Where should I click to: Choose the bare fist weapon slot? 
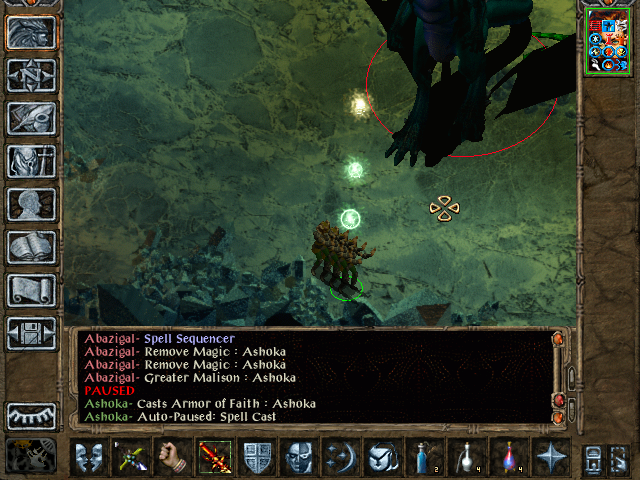pyautogui.click(x=173, y=458)
